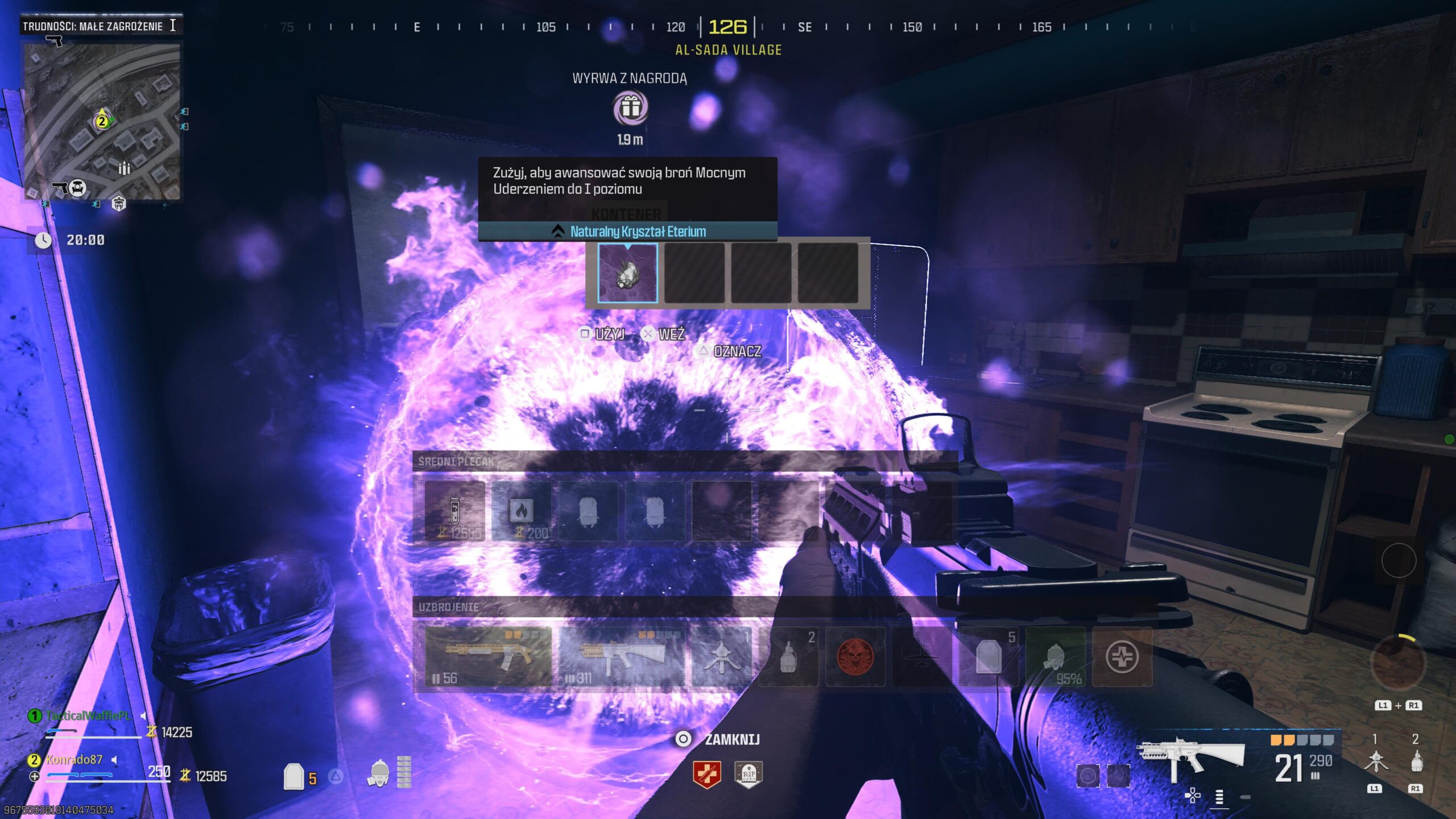The width and height of the screenshot is (1456, 819).
Task: Select the gas mask slot at 95%
Action: (x=1056, y=656)
